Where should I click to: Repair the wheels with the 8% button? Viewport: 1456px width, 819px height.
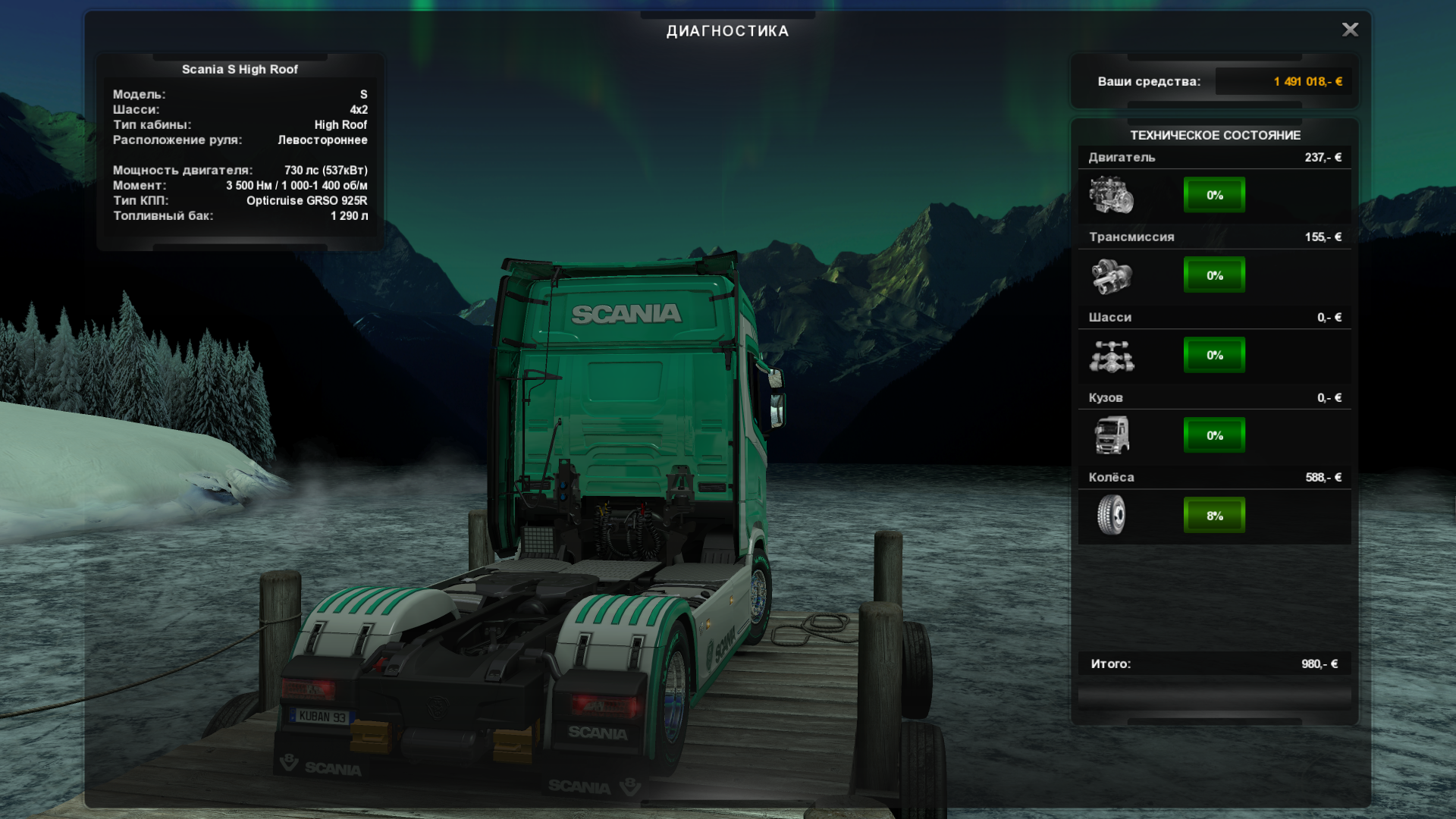[1214, 516]
